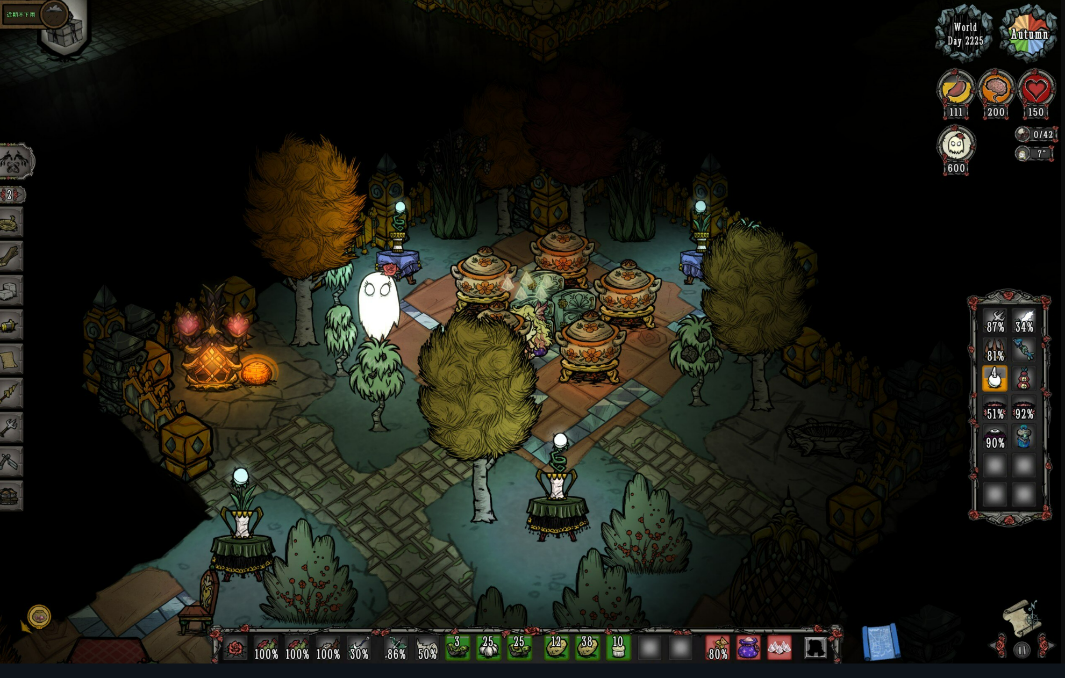Select the 34% feather item in backpack
Image resolution: width=1065 pixels, height=678 pixels.
(x=1024, y=320)
